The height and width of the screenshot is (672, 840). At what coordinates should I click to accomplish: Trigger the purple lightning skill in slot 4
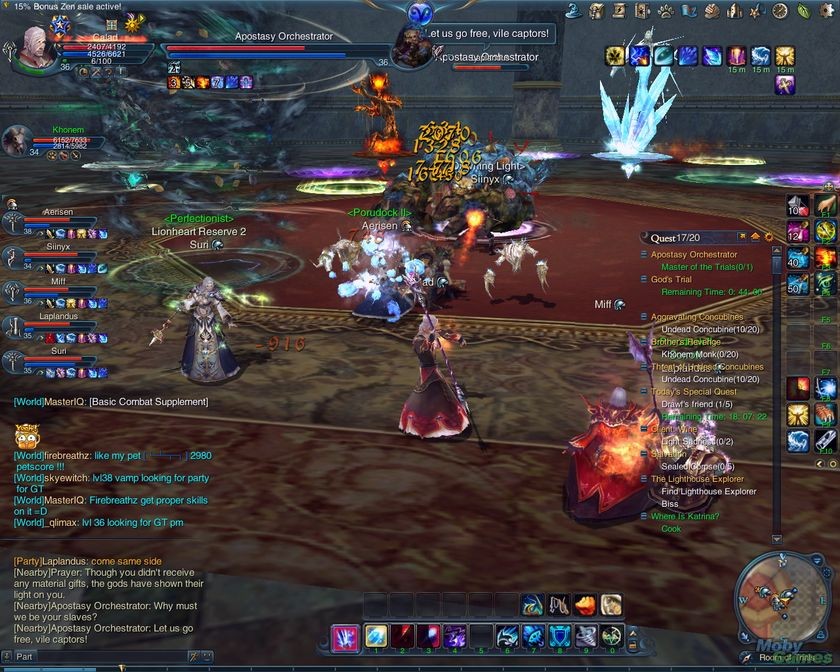(x=454, y=636)
